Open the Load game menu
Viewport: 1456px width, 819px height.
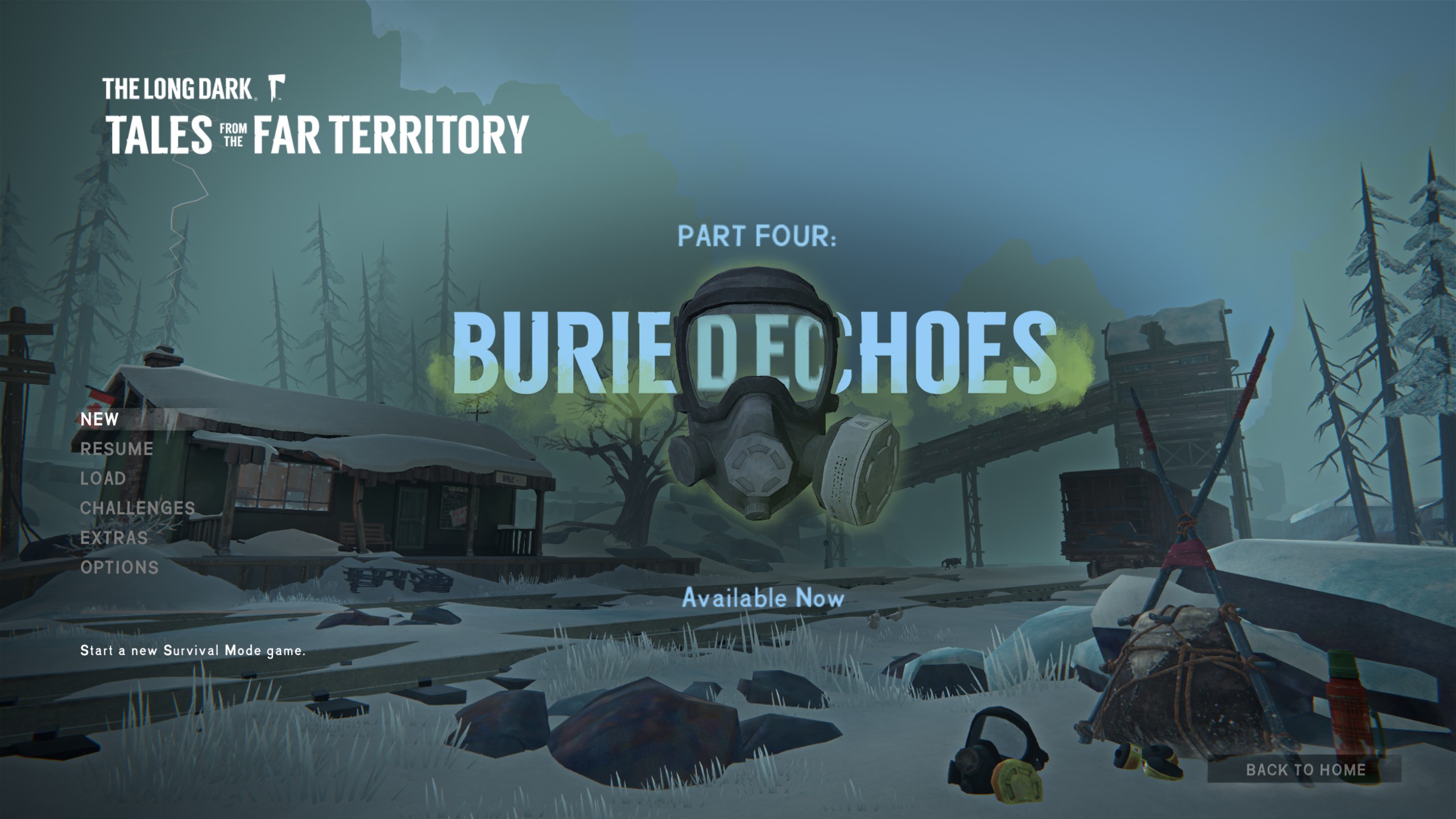(x=103, y=478)
